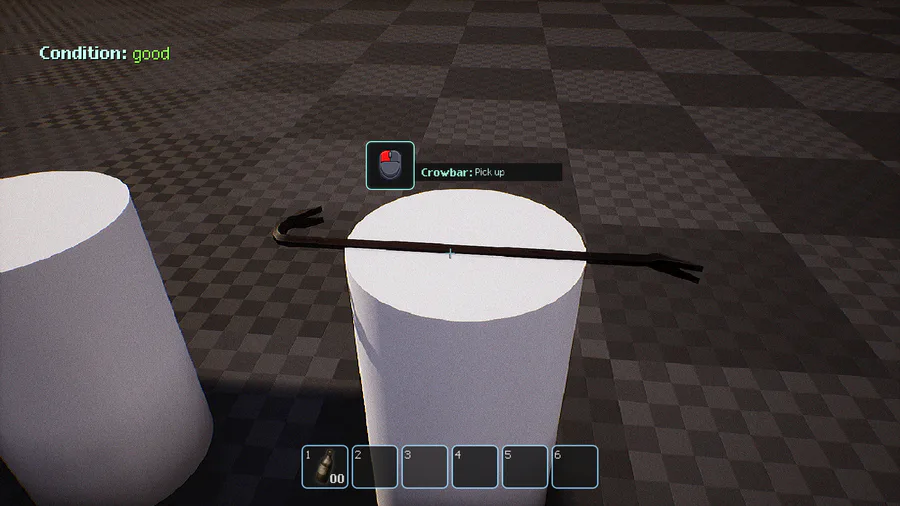
Task: Click the hotbar slot labeled 4
Action: tap(475, 467)
